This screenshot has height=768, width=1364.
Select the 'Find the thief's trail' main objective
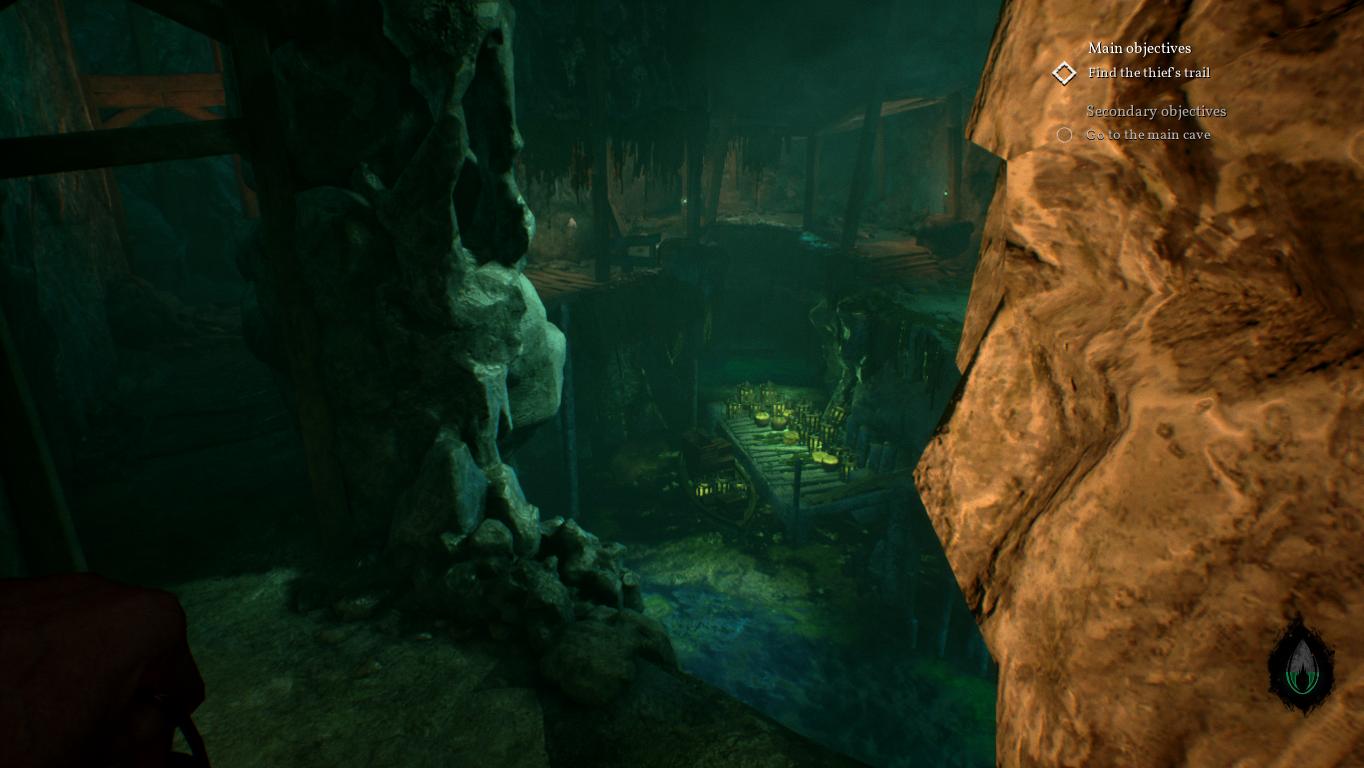coord(1148,73)
